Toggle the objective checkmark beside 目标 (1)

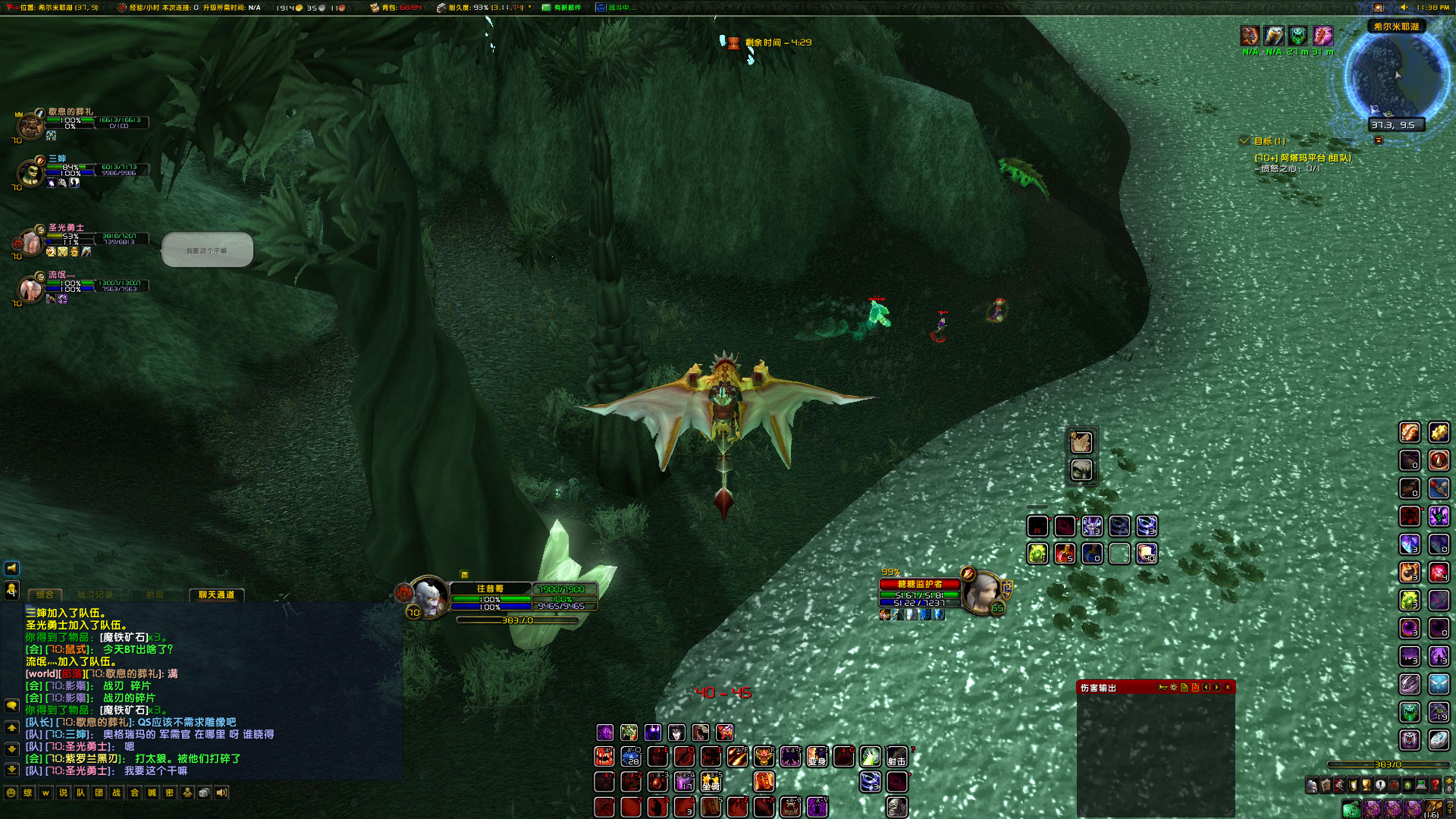point(1244,140)
